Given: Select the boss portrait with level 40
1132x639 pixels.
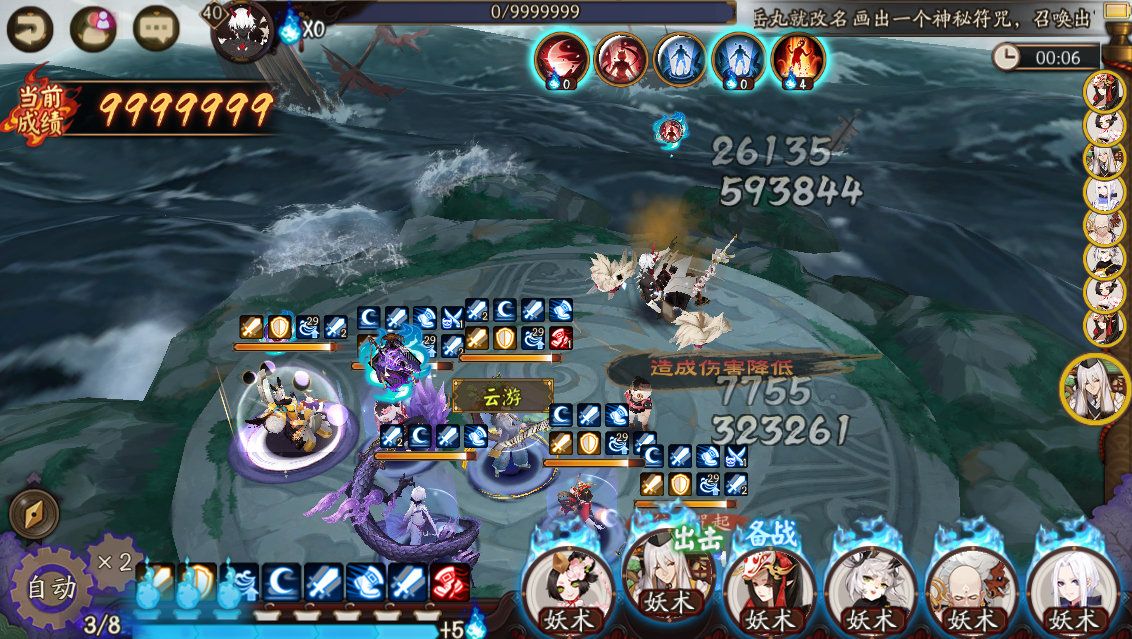Looking at the screenshot, I should point(243,28).
